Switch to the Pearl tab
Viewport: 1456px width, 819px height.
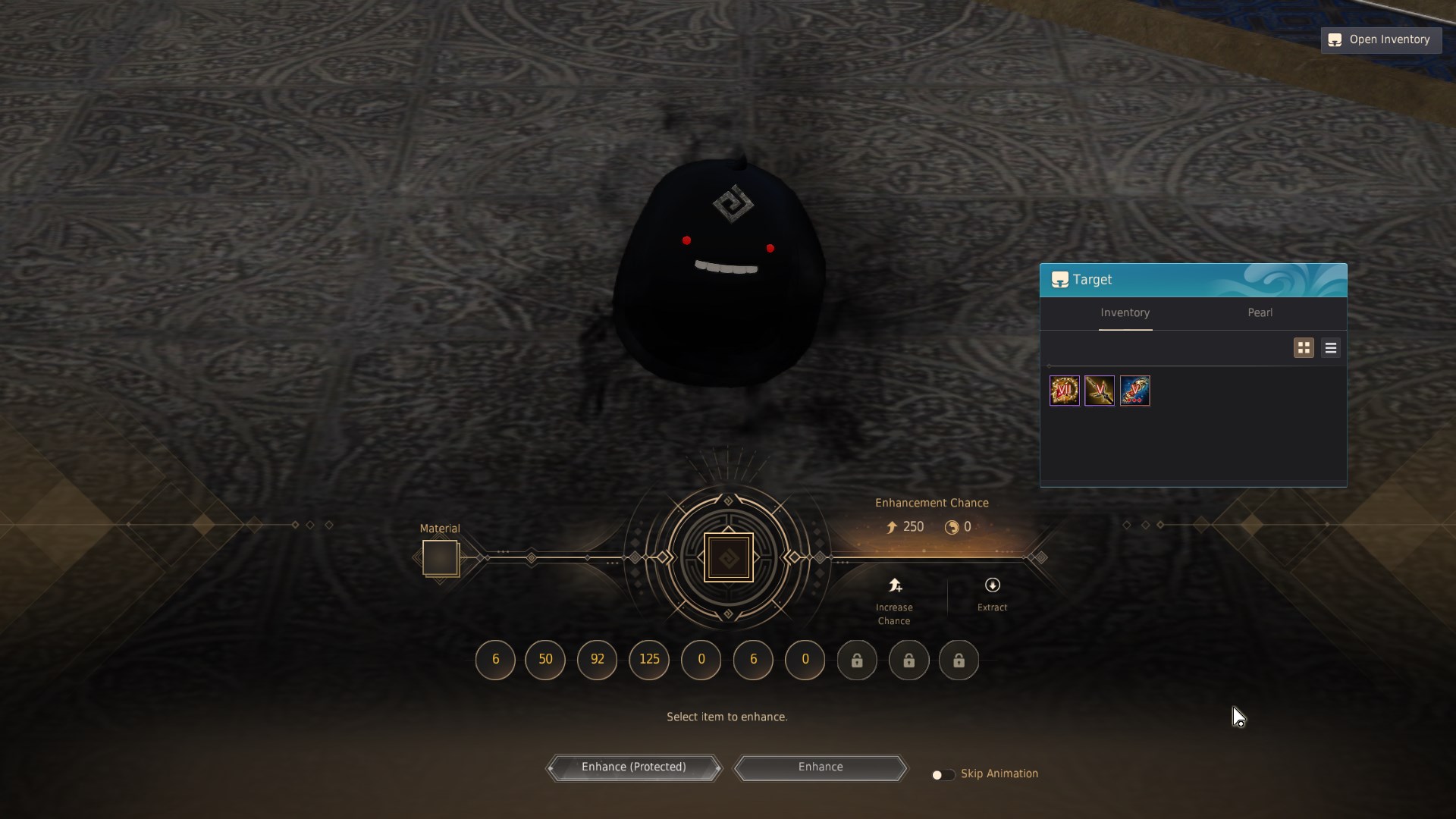point(1260,313)
